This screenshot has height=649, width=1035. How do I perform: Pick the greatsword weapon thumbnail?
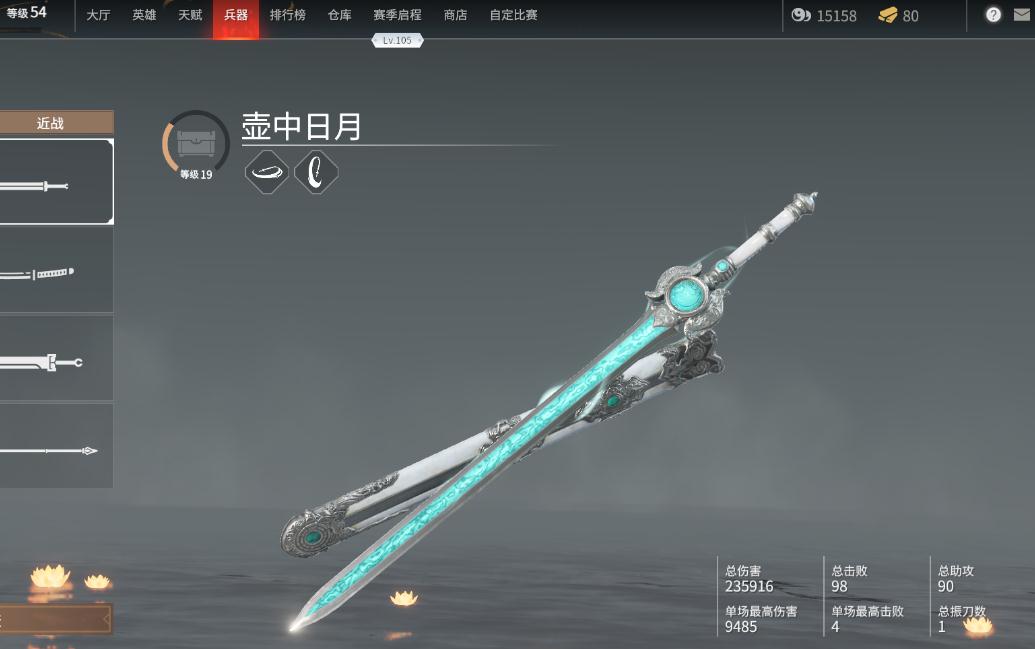pos(52,361)
